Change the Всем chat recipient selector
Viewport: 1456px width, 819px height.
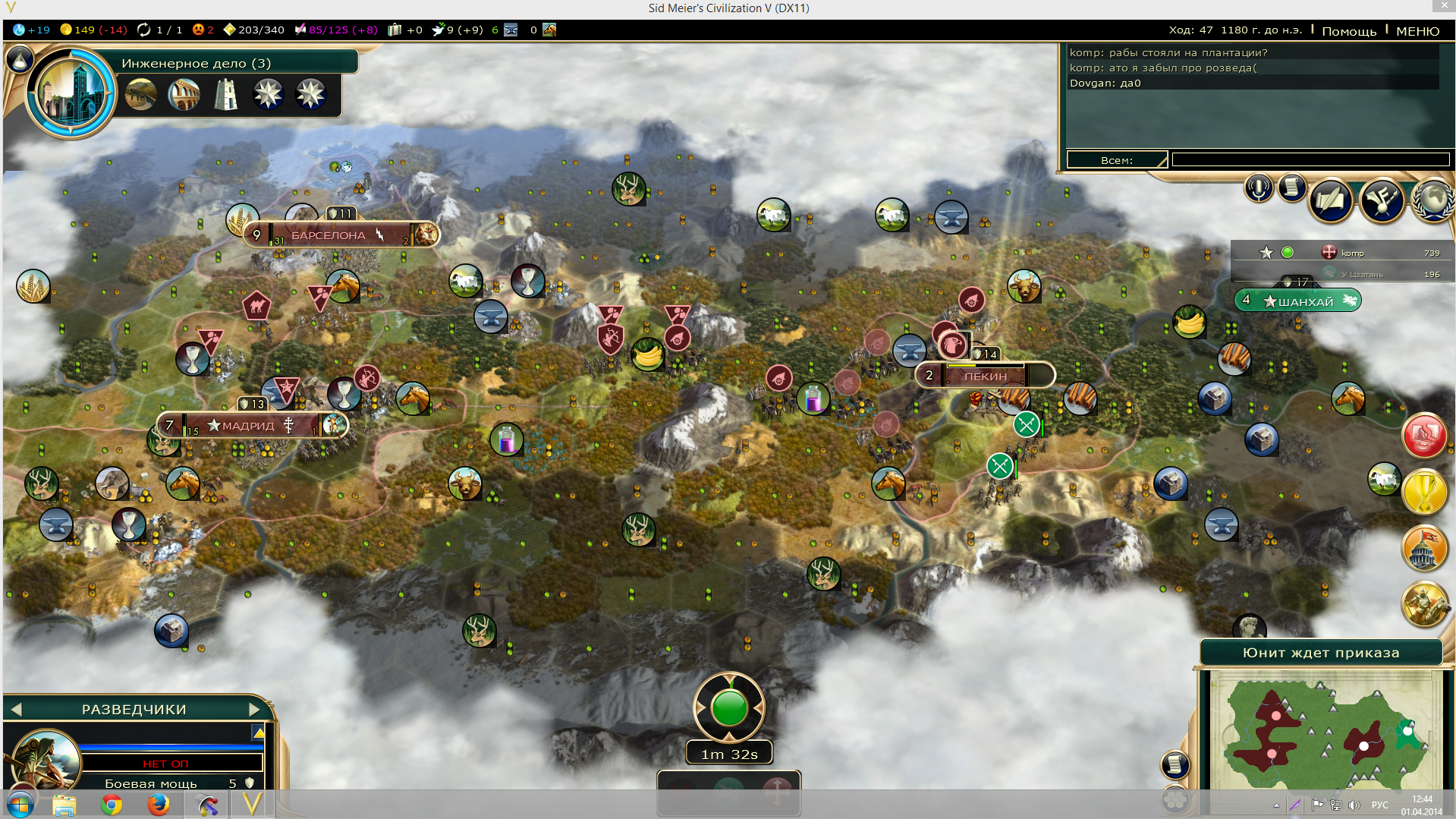[x=1116, y=159]
